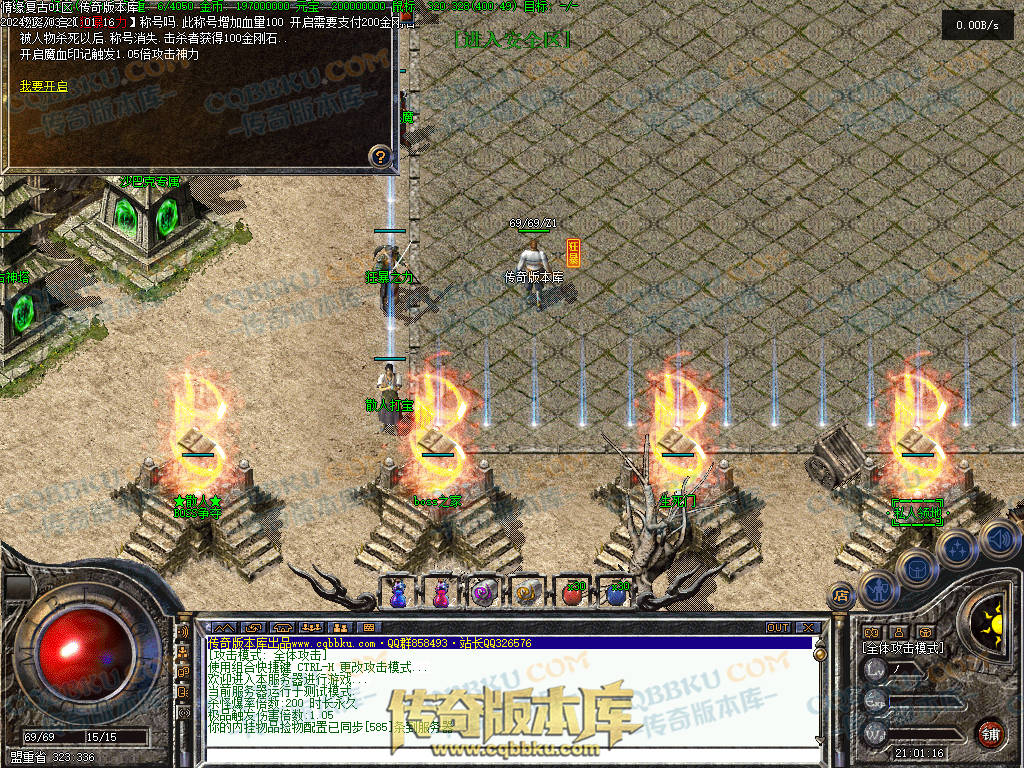Change the 全体攻击模式 attack mode label
Screen dimensions: 1024x768
point(903,648)
